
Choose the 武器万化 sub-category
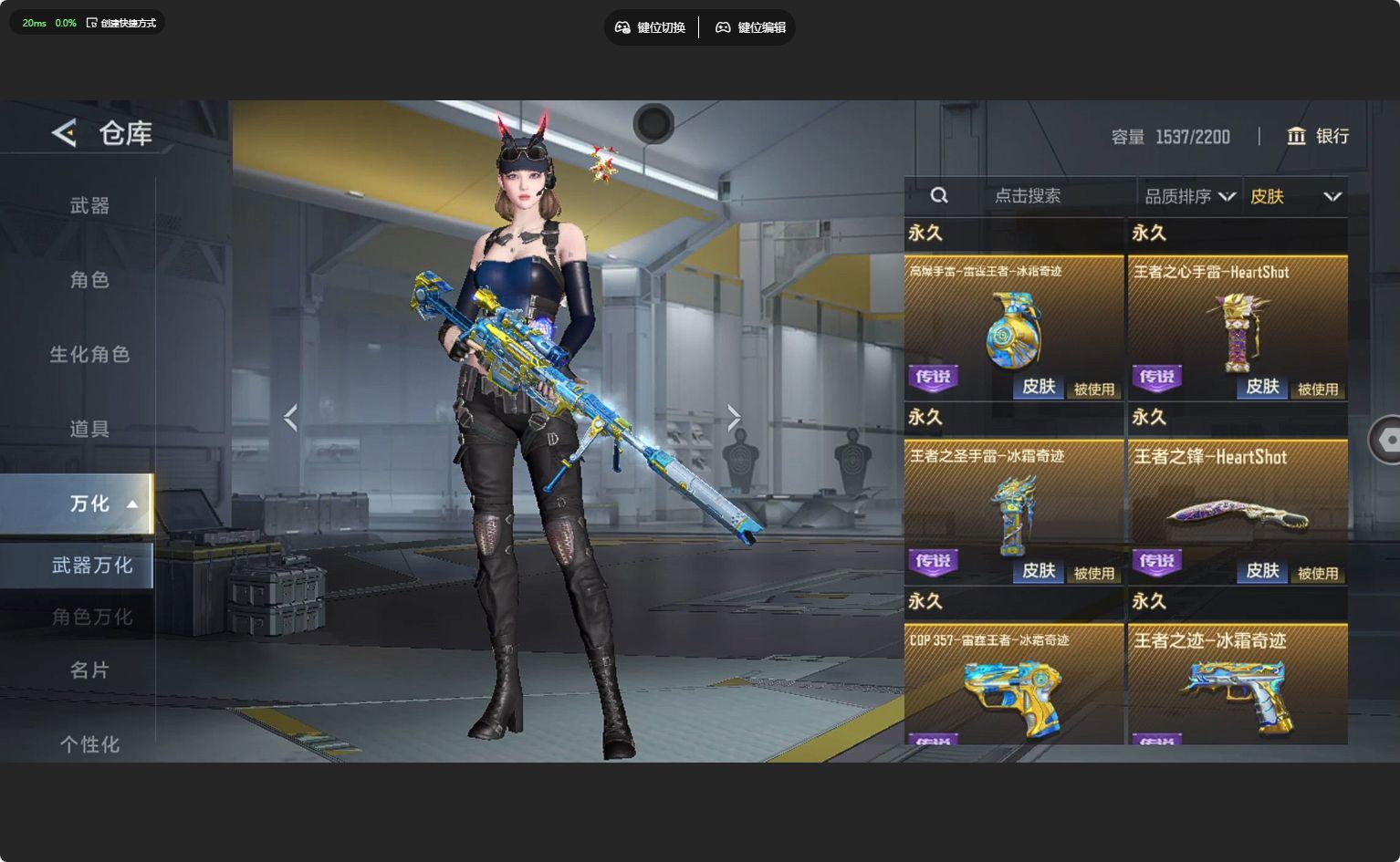[91, 566]
